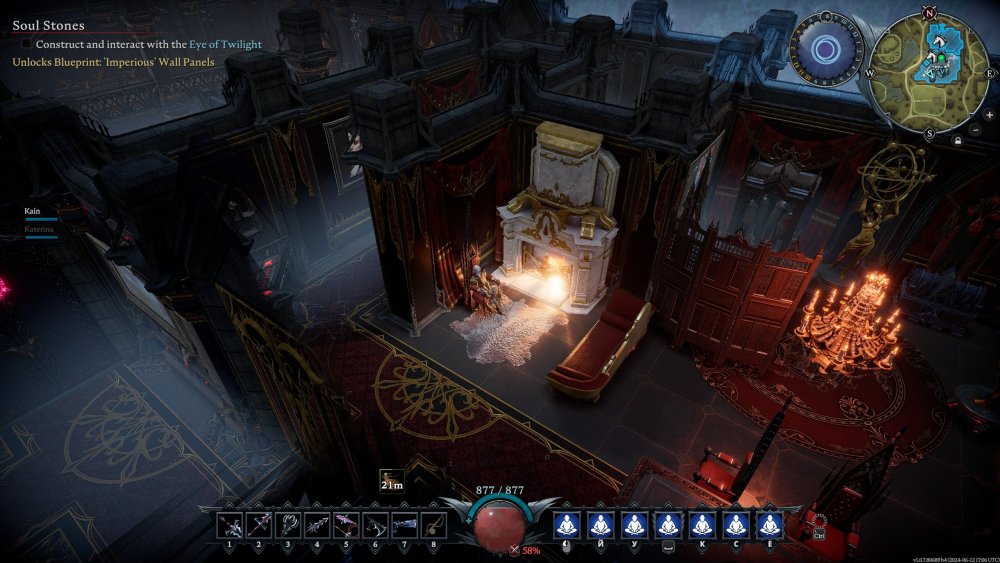This screenshot has height=563, width=1000.
Task: Open the Soul Stones quest tracker
Action: click(48, 25)
